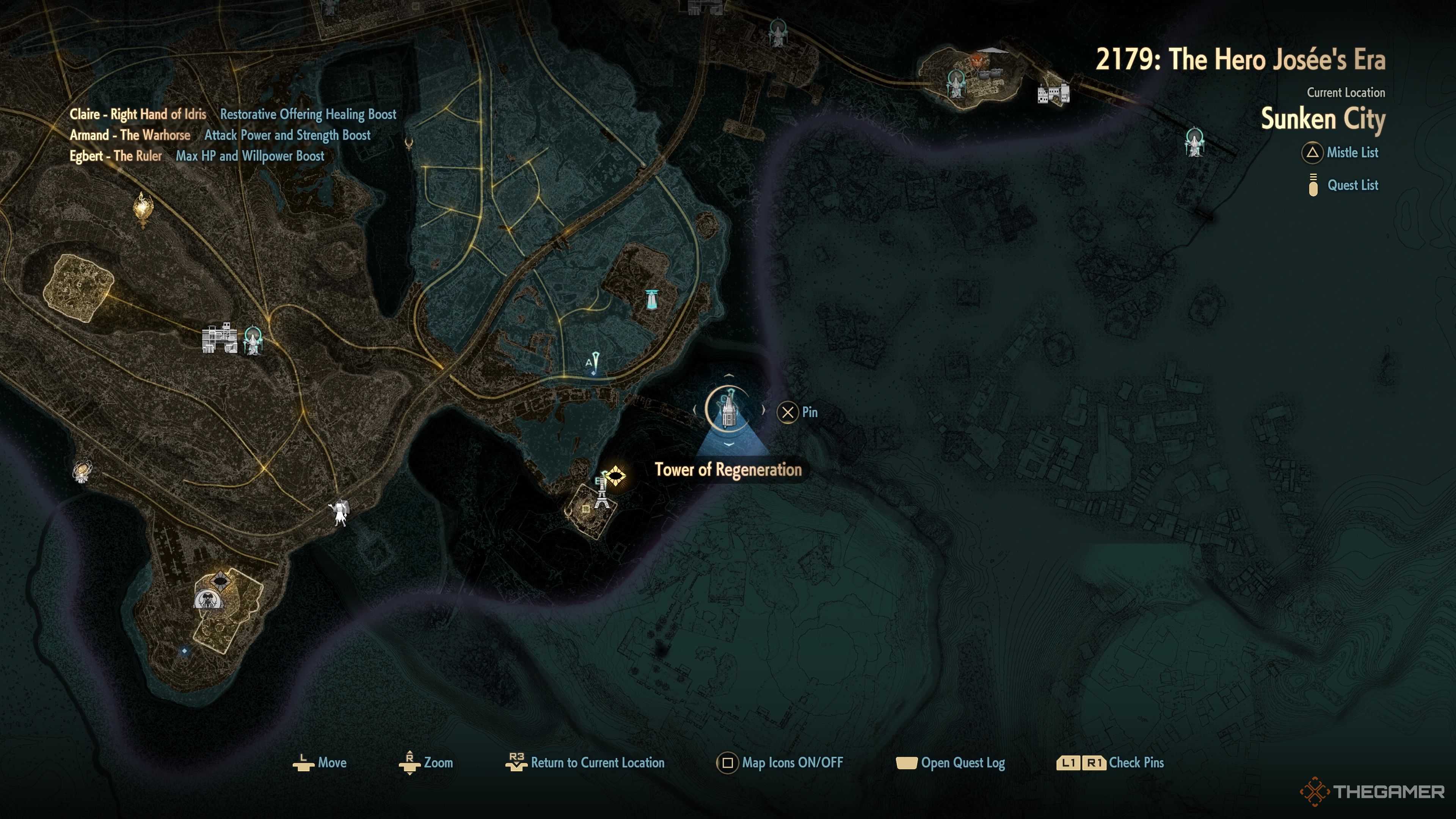Click the white ruined building icon east of the island

point(1053,93)
